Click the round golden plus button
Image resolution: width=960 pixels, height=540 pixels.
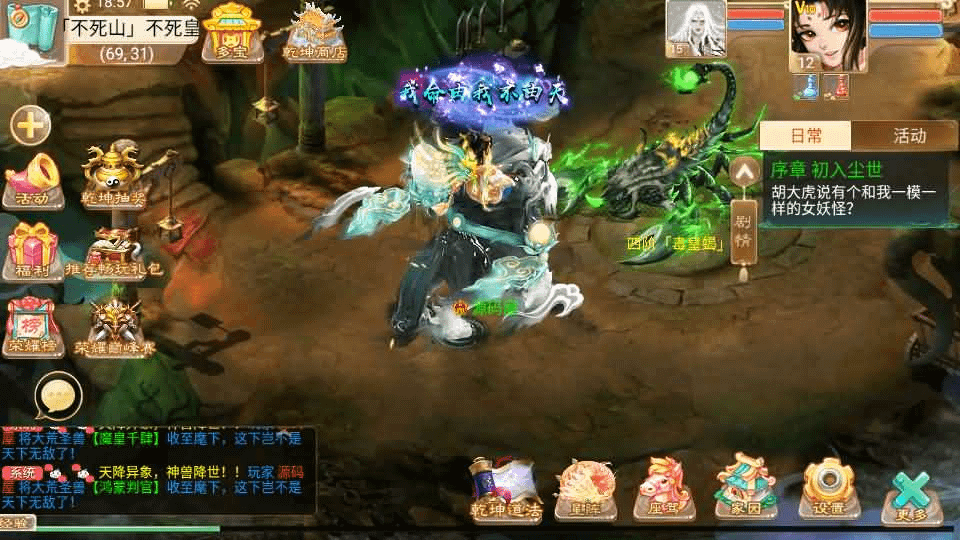click(31, 125)
